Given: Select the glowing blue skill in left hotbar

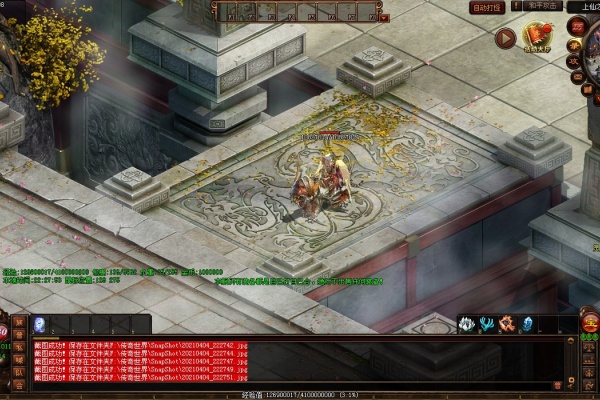Looking at the screenshot, I should (41, 324).
